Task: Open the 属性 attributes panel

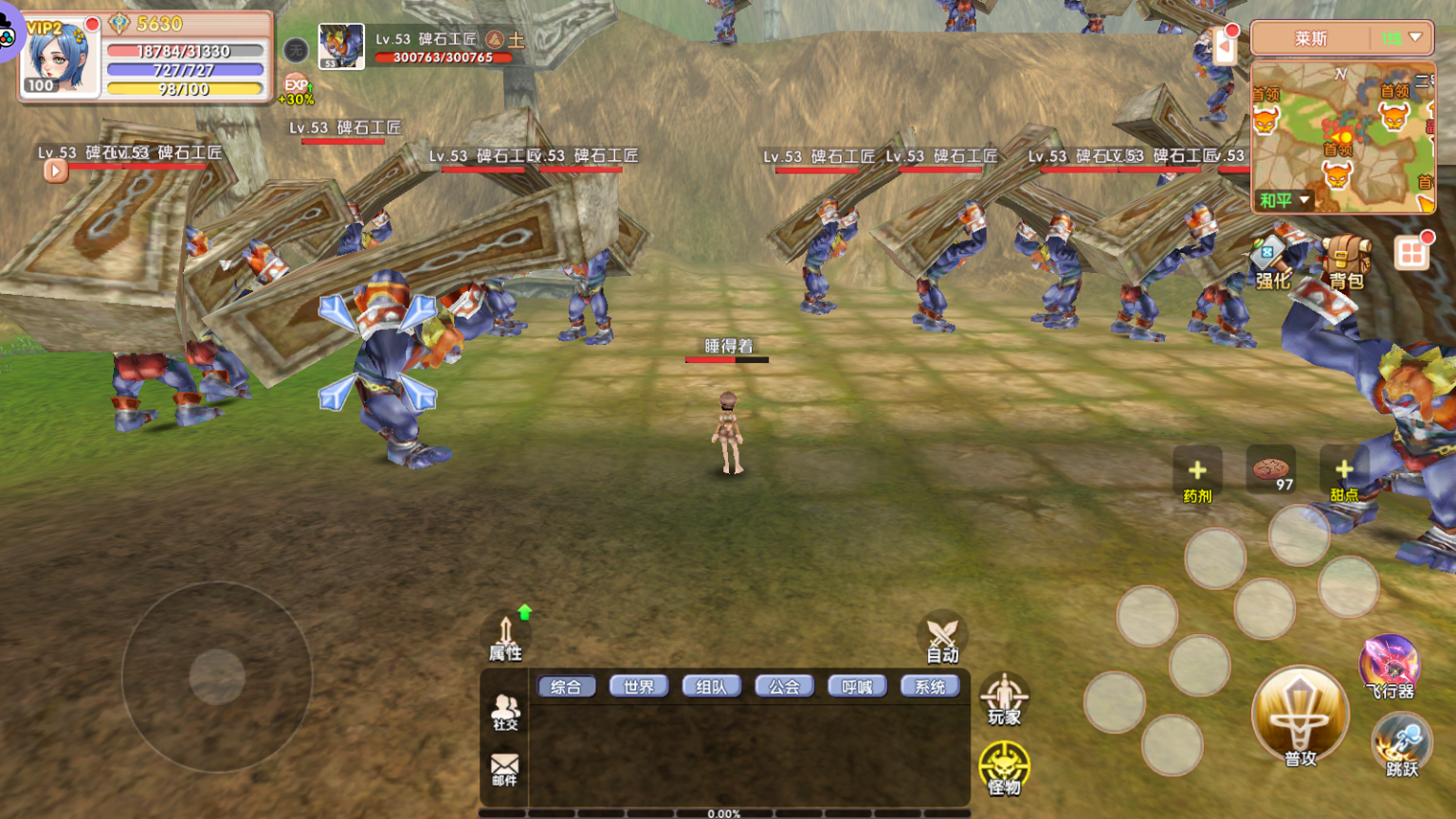Action: tap(505, 637)
